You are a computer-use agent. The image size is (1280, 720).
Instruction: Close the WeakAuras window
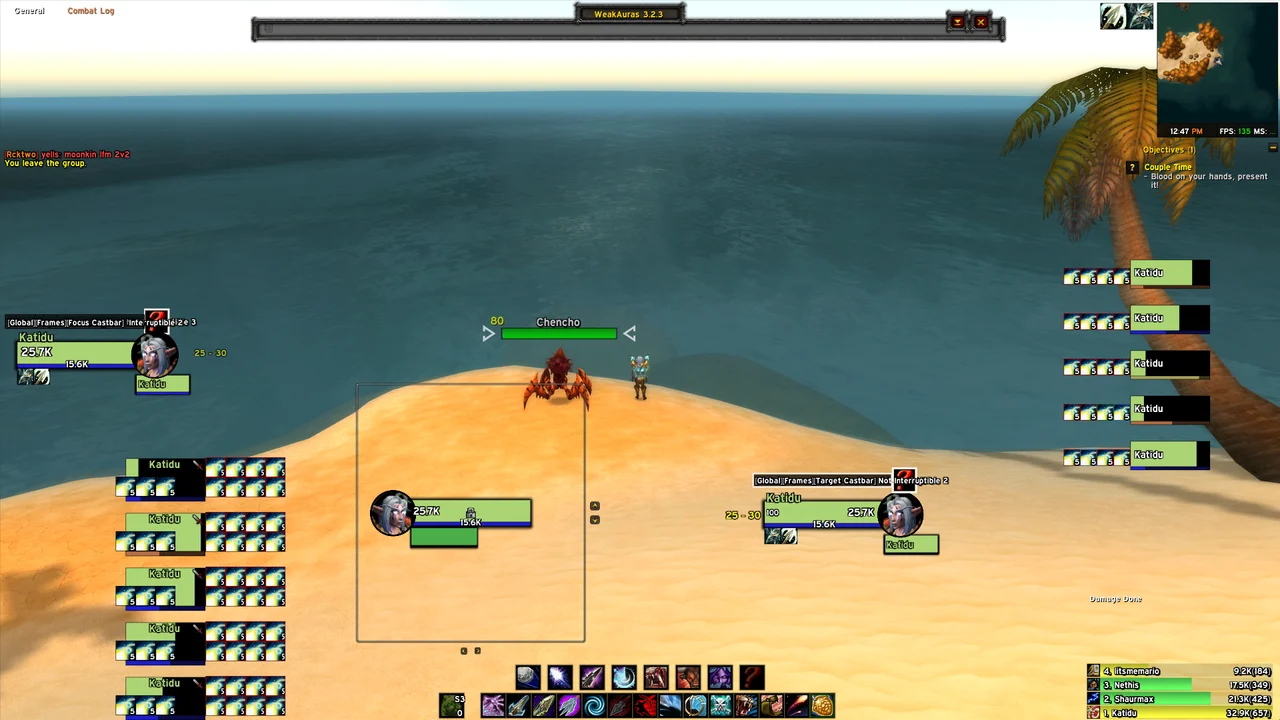click(981, 22)
